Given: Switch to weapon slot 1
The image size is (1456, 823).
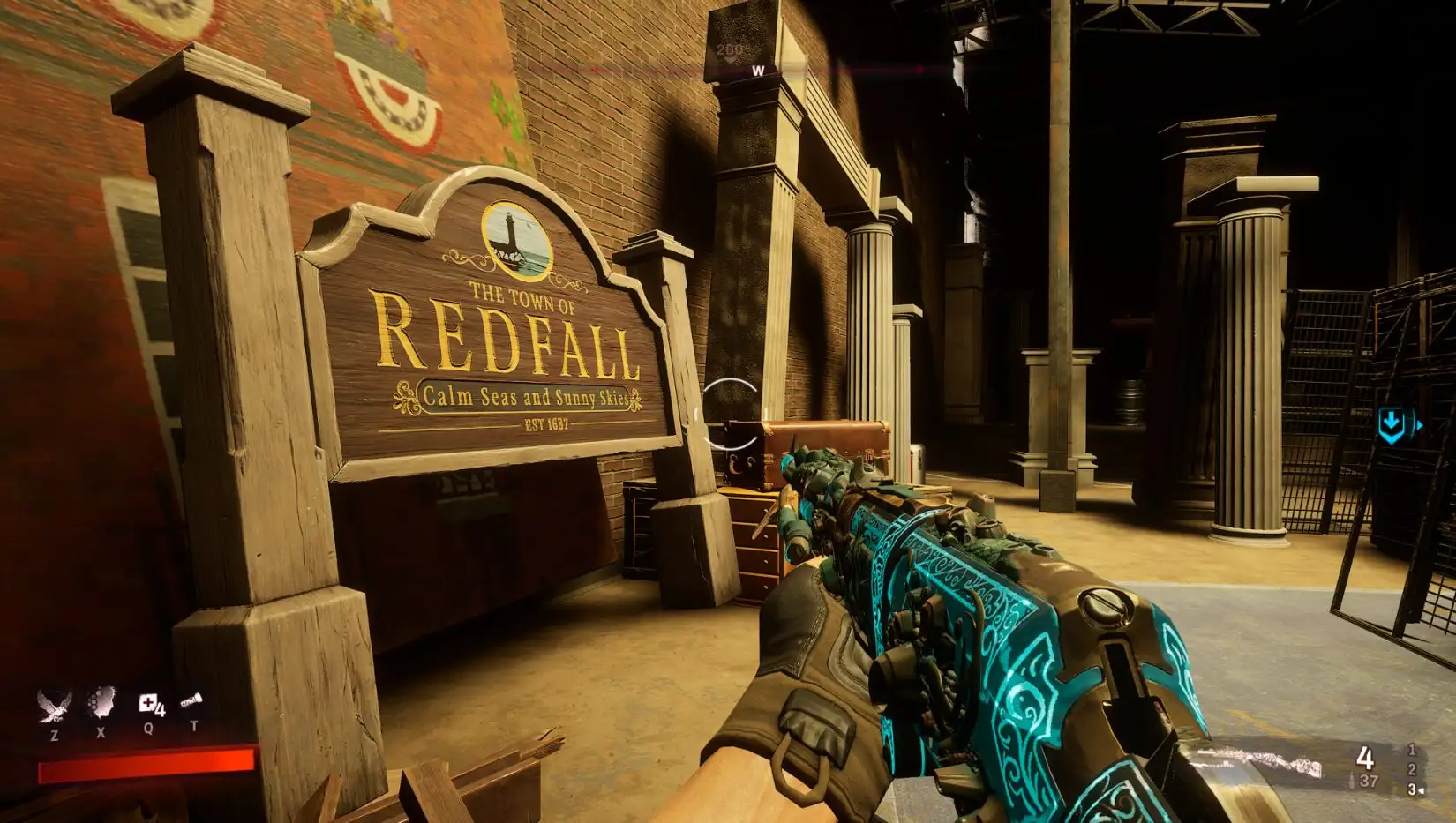Looking at the screenshot, I should 1412,750.
